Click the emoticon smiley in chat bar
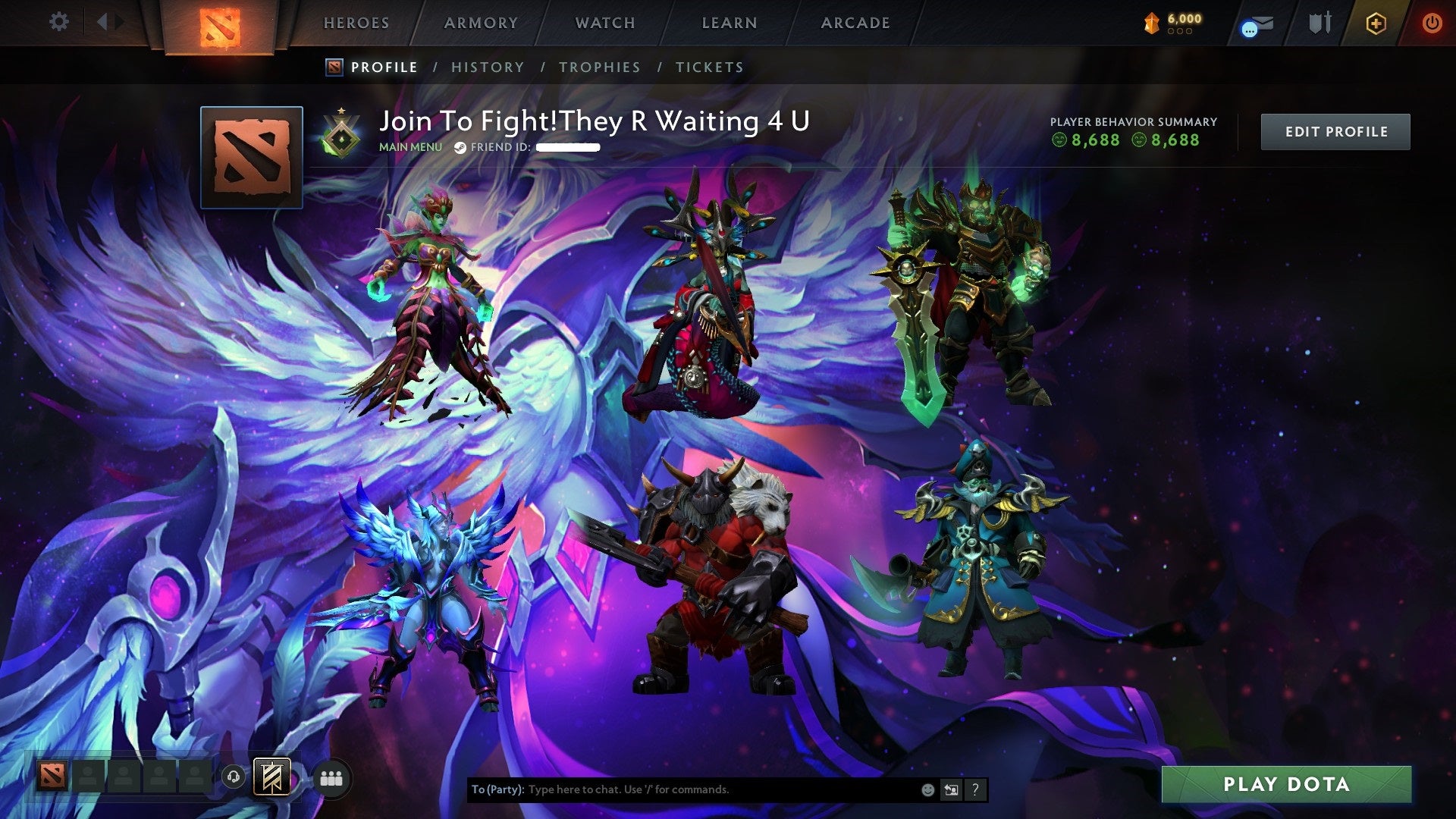This screenshot has width=1456, height=819. point(927,789)
